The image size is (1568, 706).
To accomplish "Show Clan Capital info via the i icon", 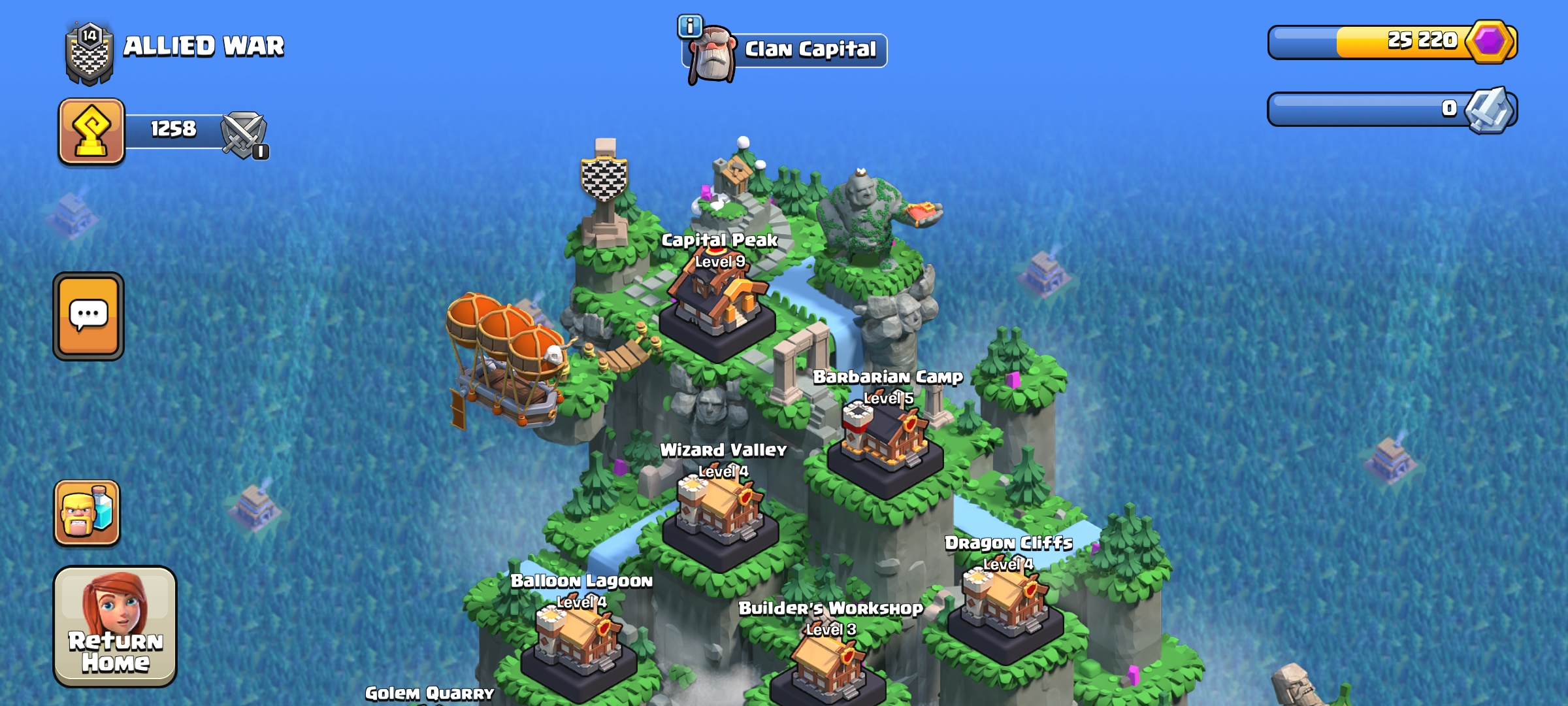I will click(690, 27).
